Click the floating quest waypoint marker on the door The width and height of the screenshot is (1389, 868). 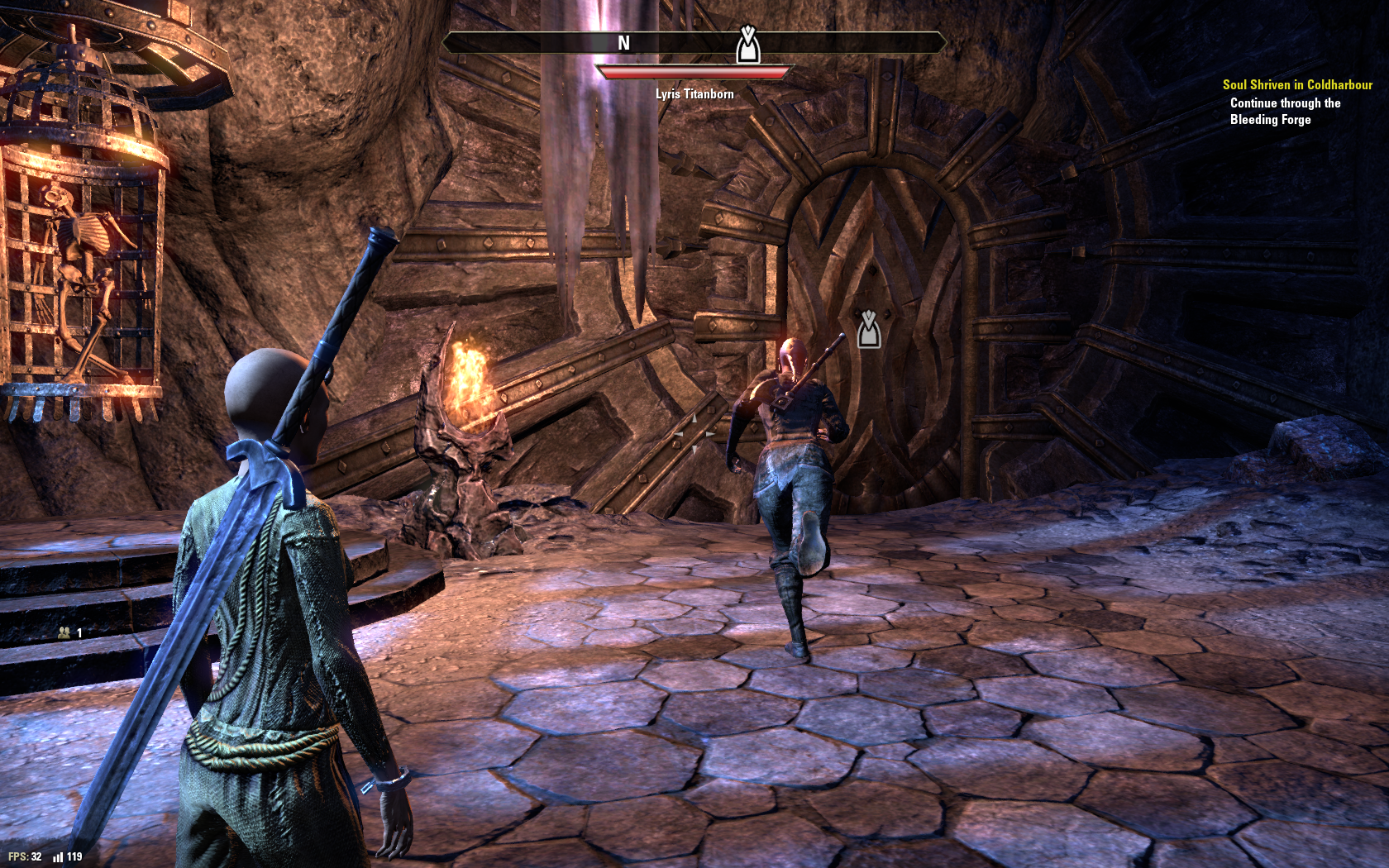(x=868, y=329)
